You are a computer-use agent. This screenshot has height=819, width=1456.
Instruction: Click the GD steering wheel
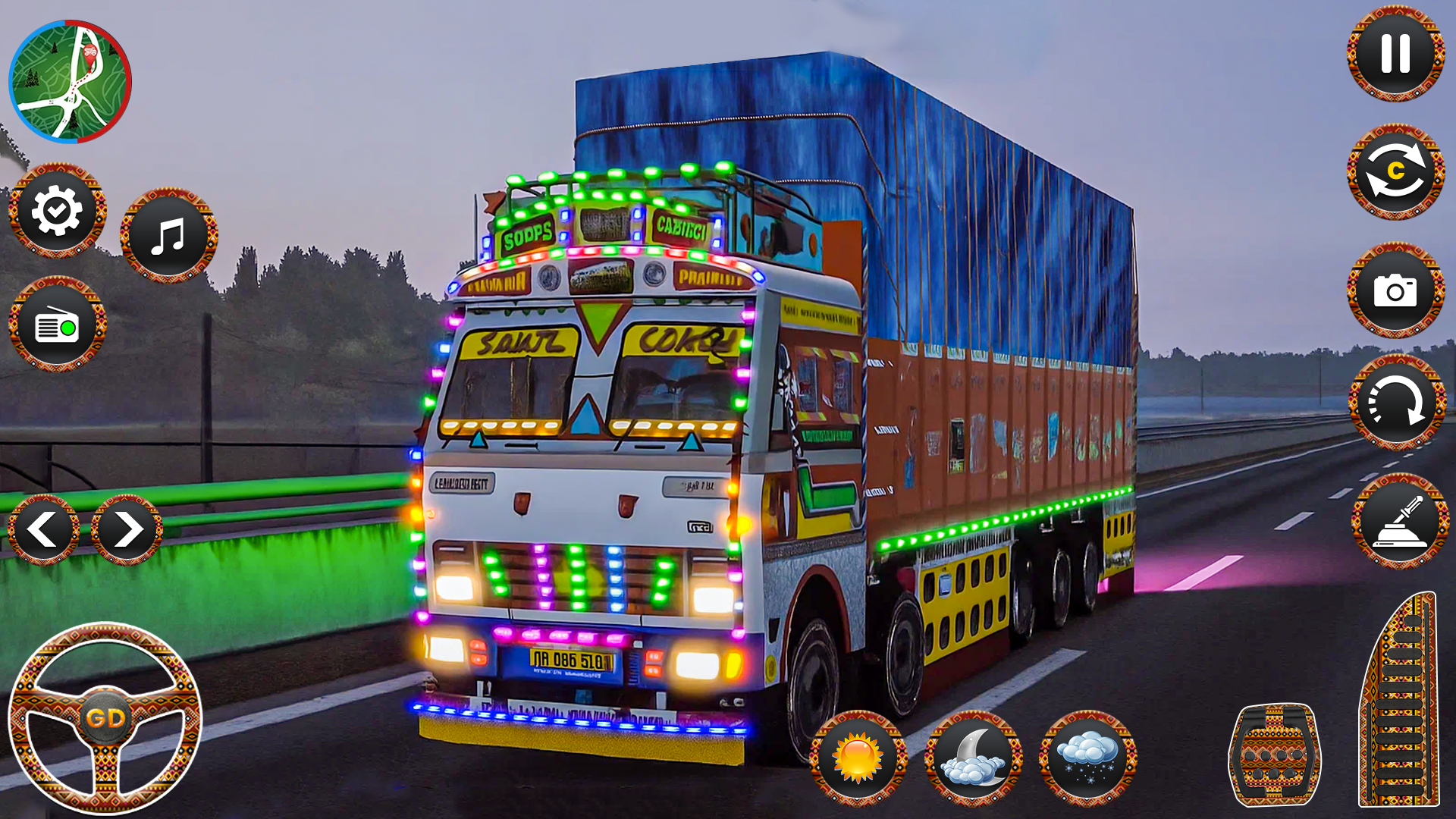click(105, 717)
